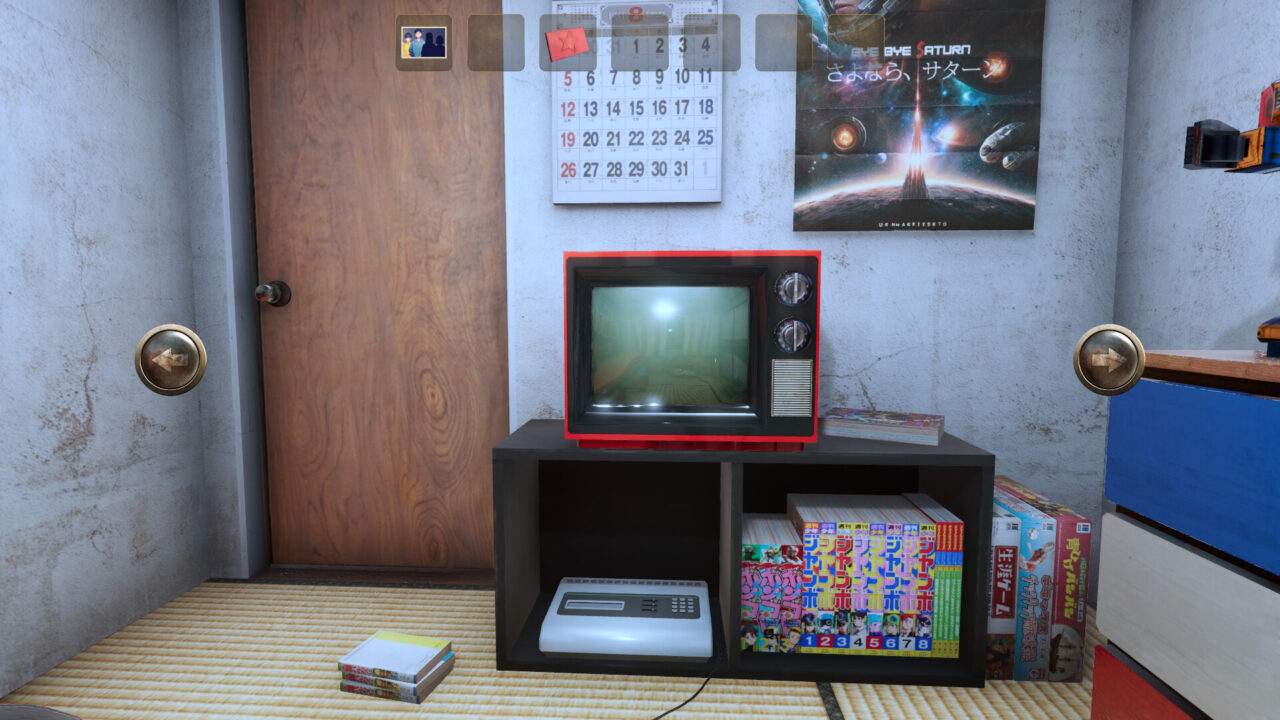Screen dimensions: 1280x720
Task: Select the red star envelope in inventory
Action: click(x=567, y=42)
